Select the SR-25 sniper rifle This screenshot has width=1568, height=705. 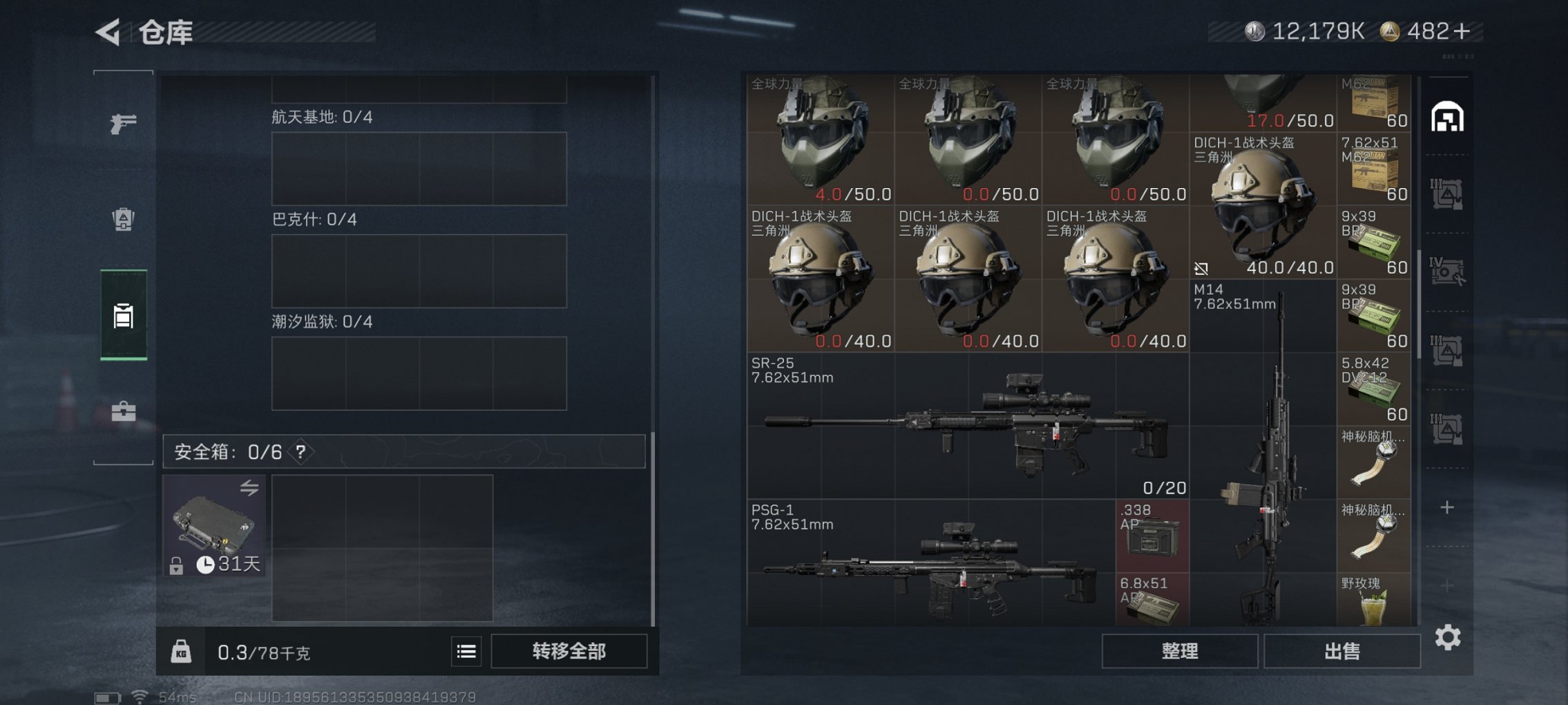coord(967,425)
